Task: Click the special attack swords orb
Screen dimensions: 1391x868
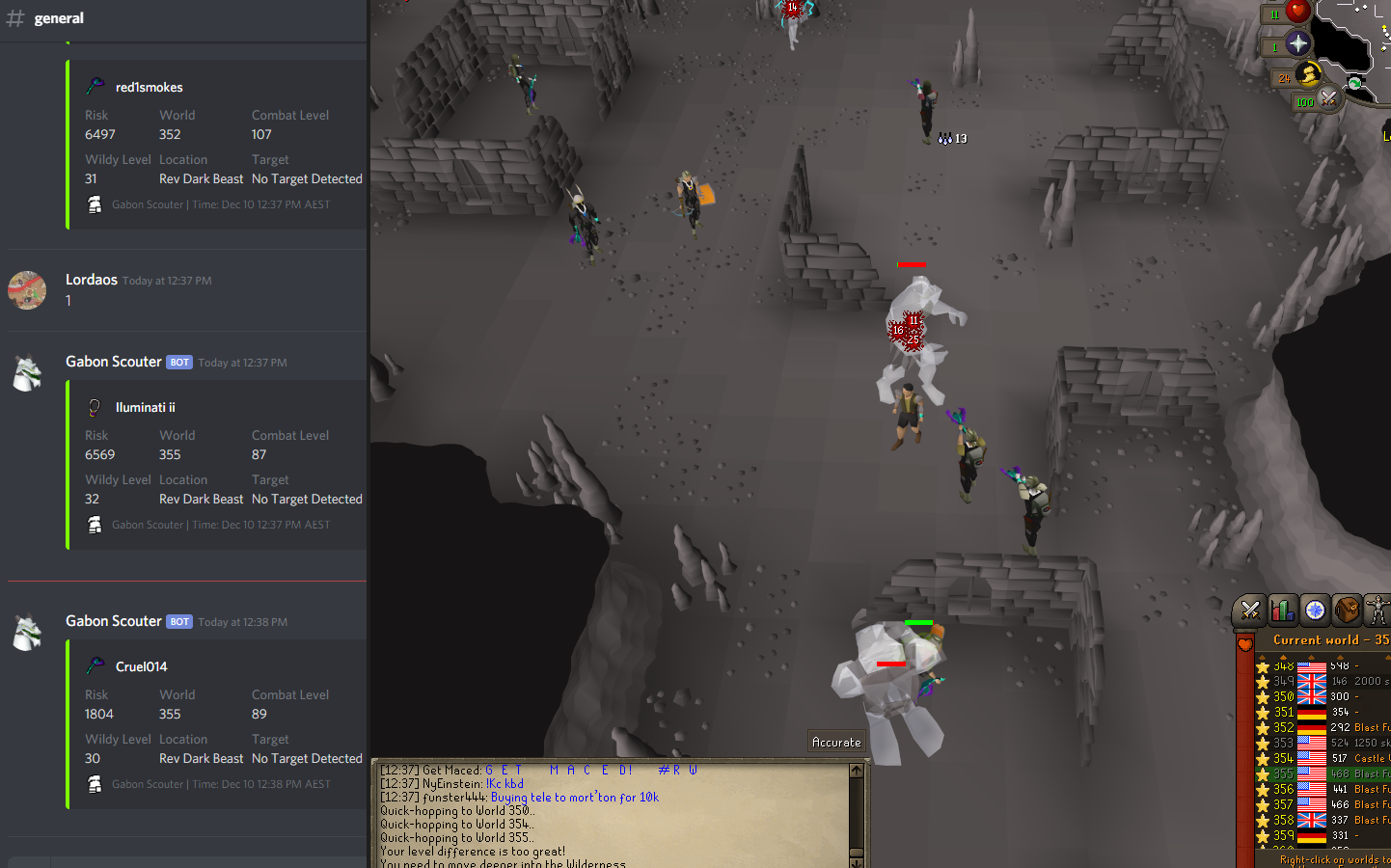Action: 1328,99
